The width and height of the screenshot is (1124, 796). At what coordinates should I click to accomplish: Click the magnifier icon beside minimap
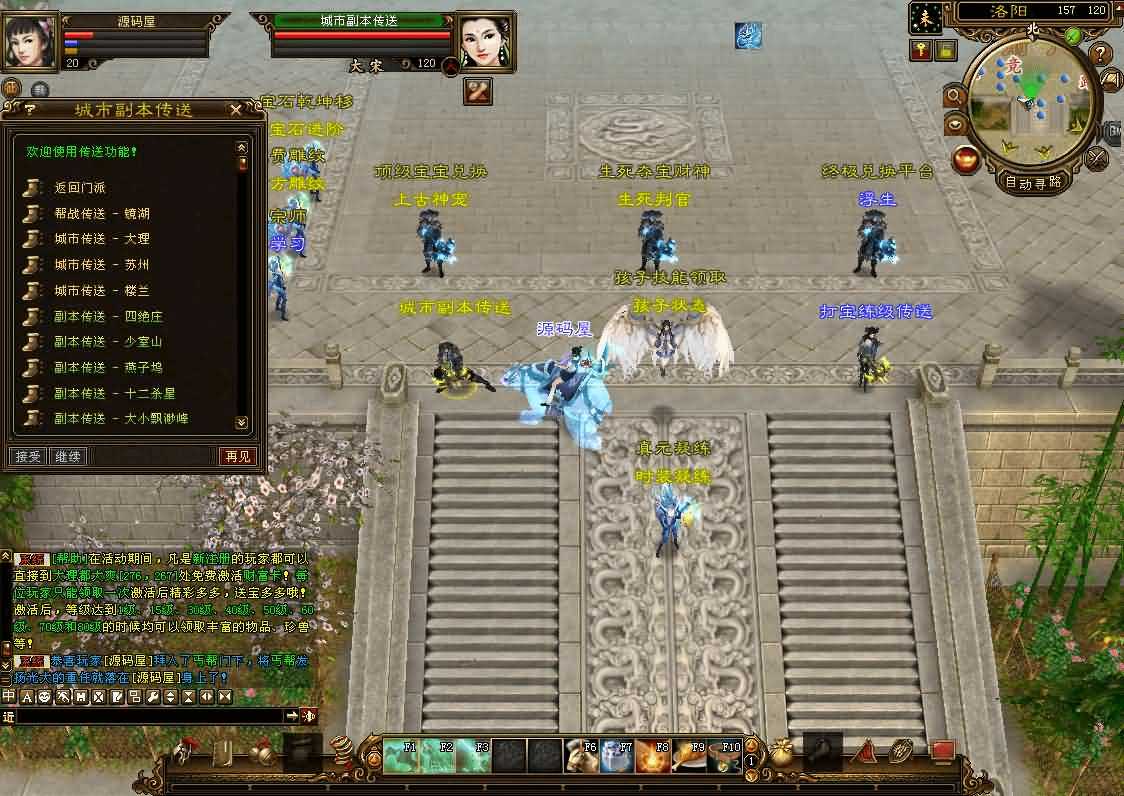pos(953,96)
